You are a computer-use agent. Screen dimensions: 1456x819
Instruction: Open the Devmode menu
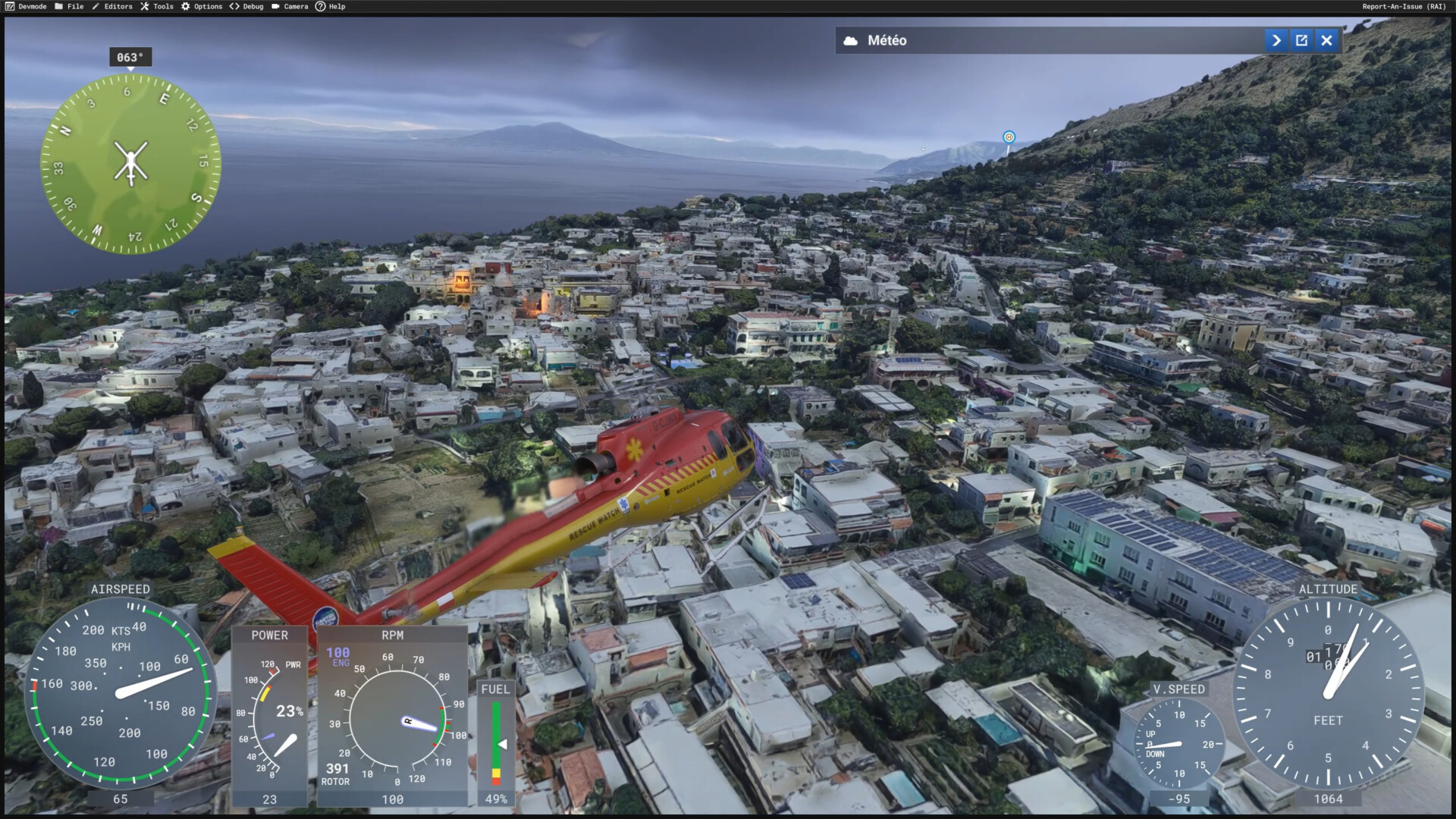[26, 7]
